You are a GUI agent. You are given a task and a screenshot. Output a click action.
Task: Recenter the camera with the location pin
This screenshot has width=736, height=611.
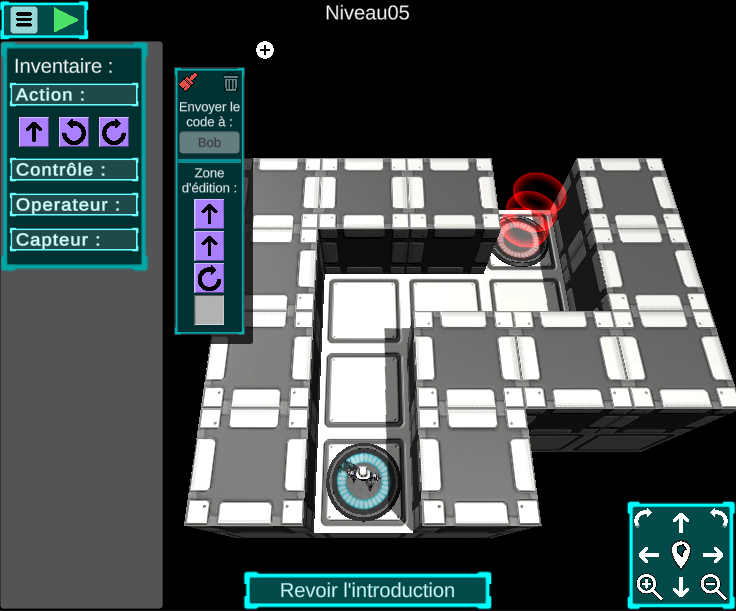[681, 553]
